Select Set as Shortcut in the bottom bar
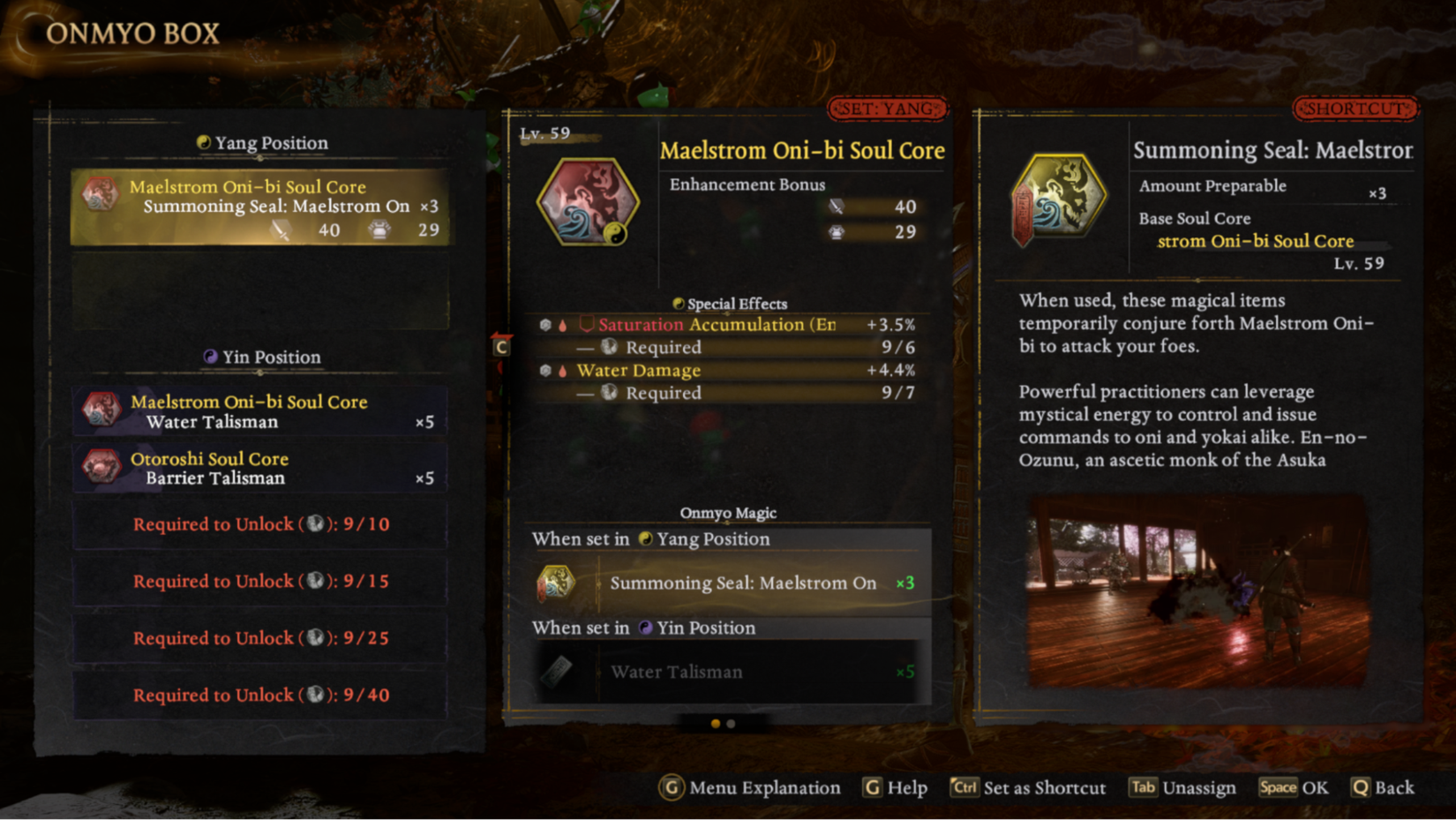1456x820 pixels. tap(1028, 787)
